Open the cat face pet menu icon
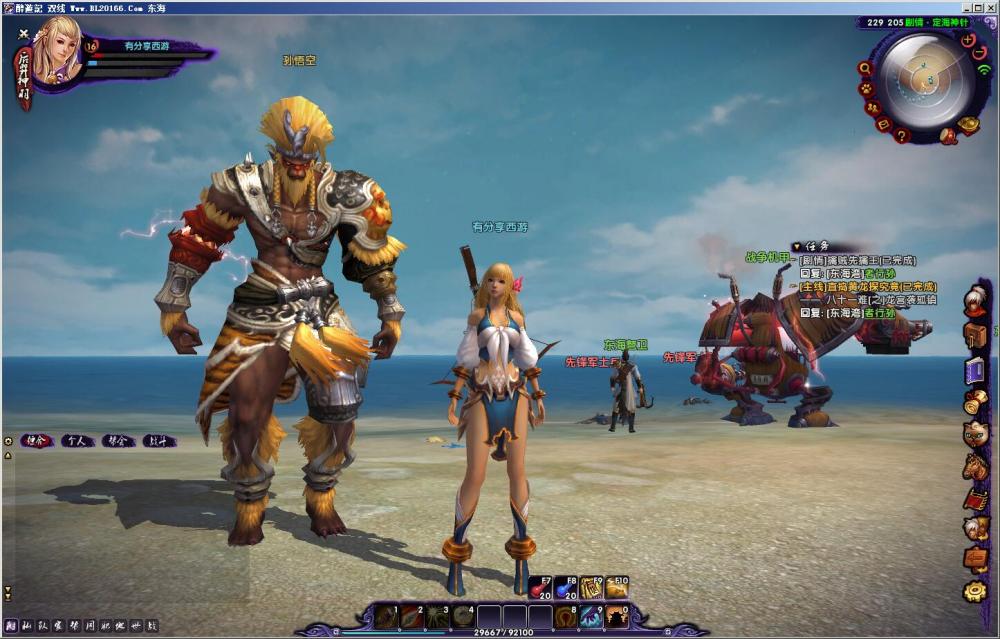 pos(975,434)
